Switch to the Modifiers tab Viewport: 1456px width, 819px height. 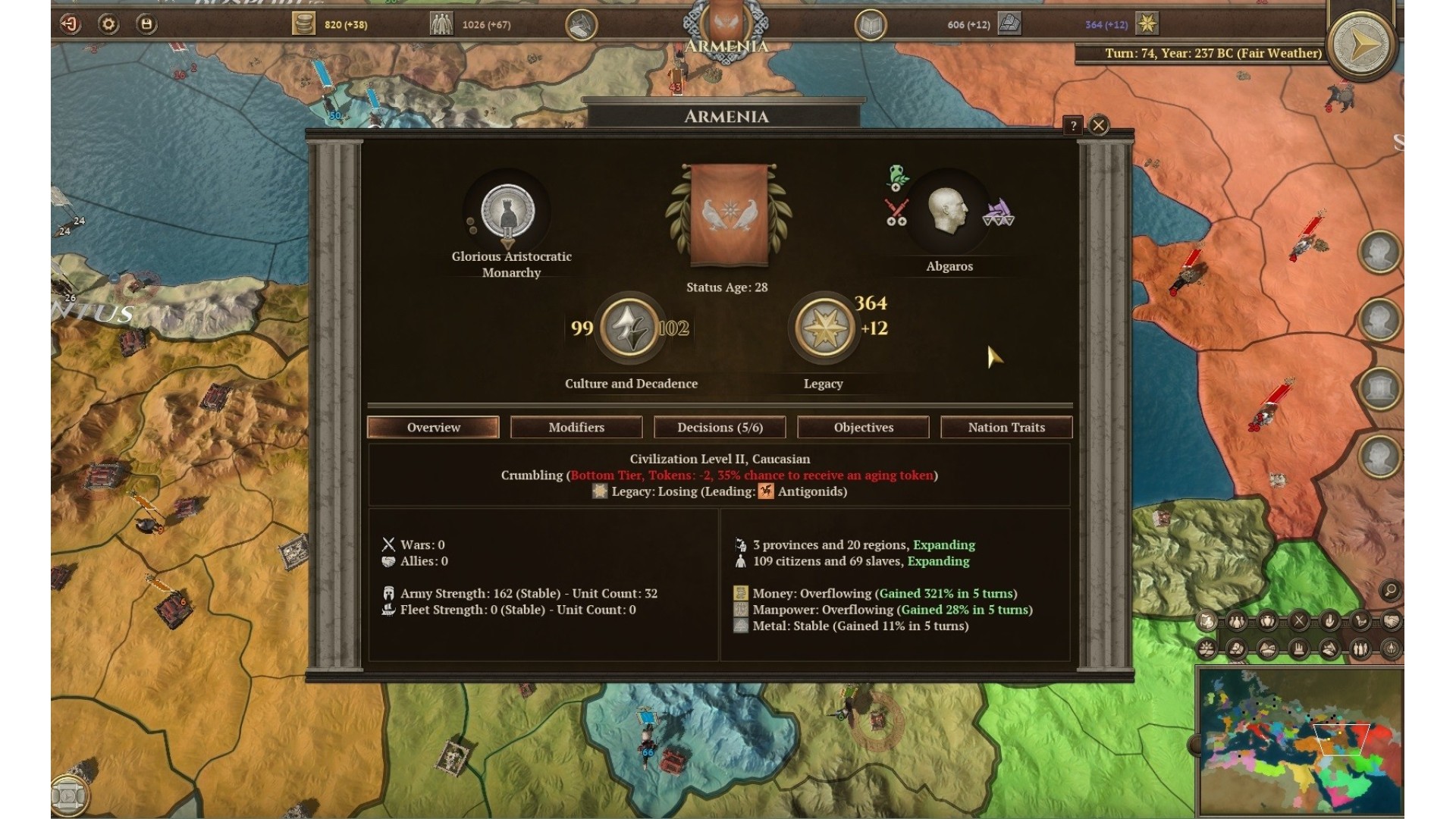tap(576, 427)
